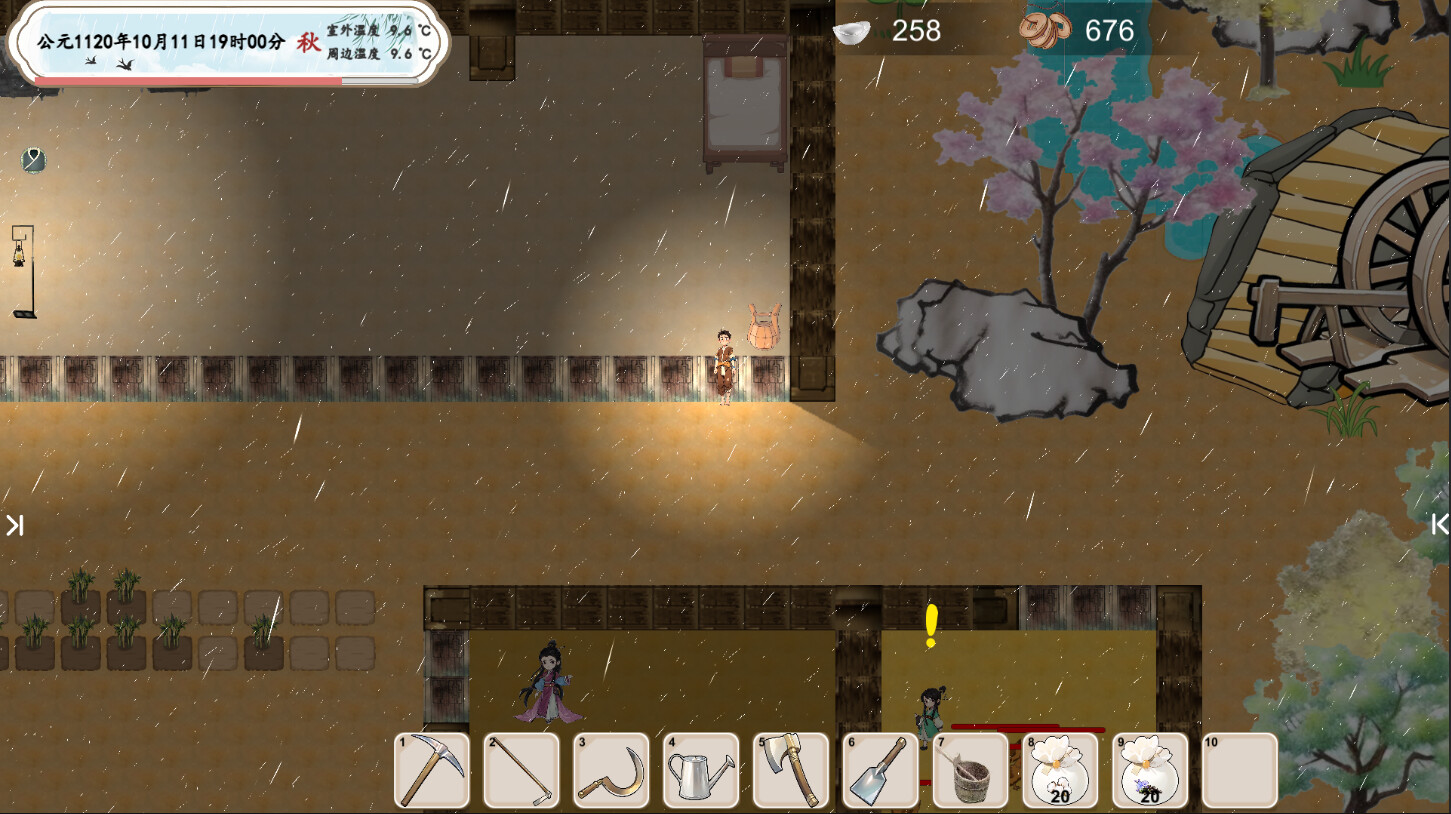Select the wooden bucket in slot 7
This screenshot has width=1451, height=814.
pyautogui.click(x=969, y=769)
